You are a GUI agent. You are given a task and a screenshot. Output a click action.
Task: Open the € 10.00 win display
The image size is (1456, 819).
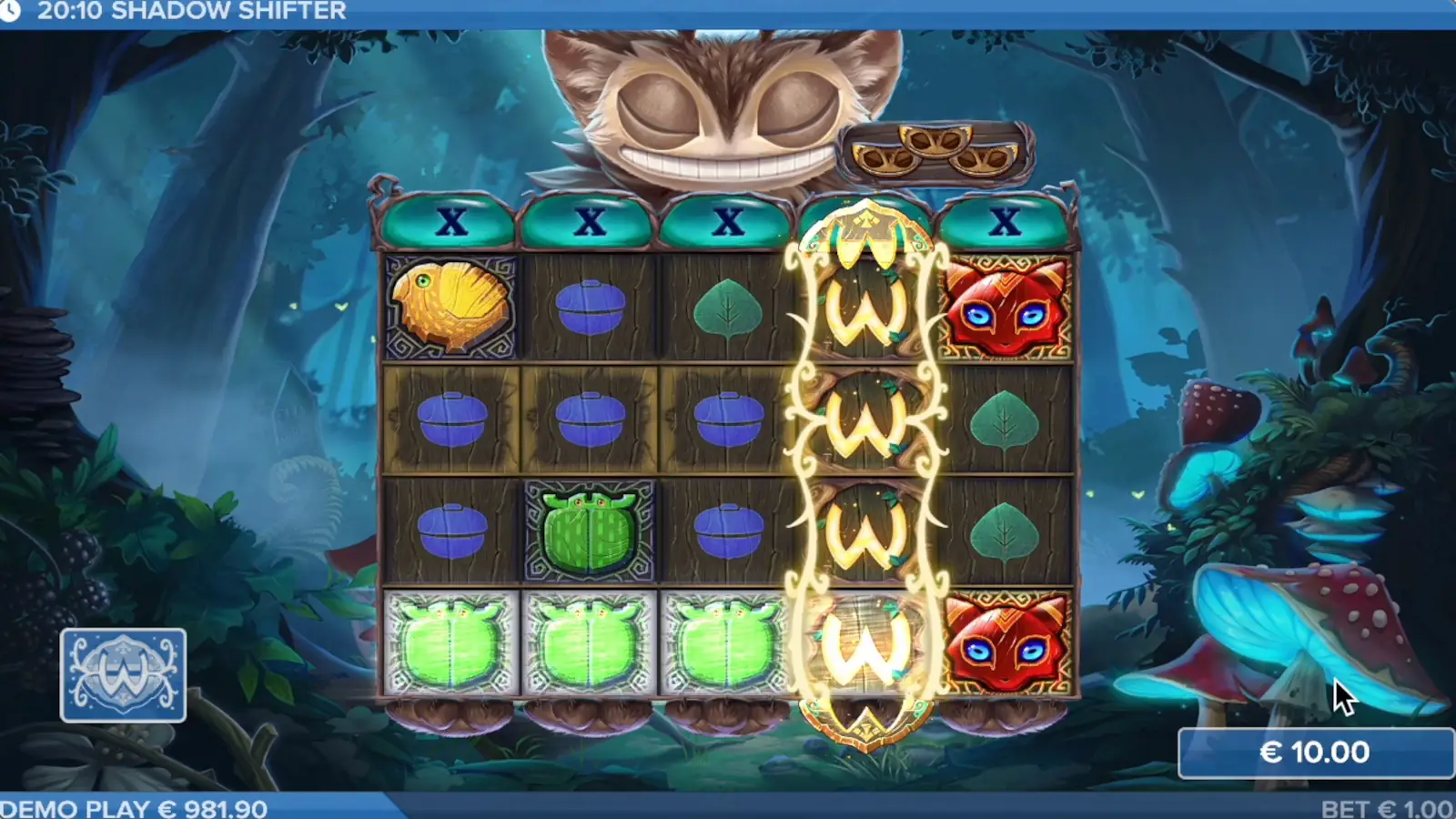1314,753
